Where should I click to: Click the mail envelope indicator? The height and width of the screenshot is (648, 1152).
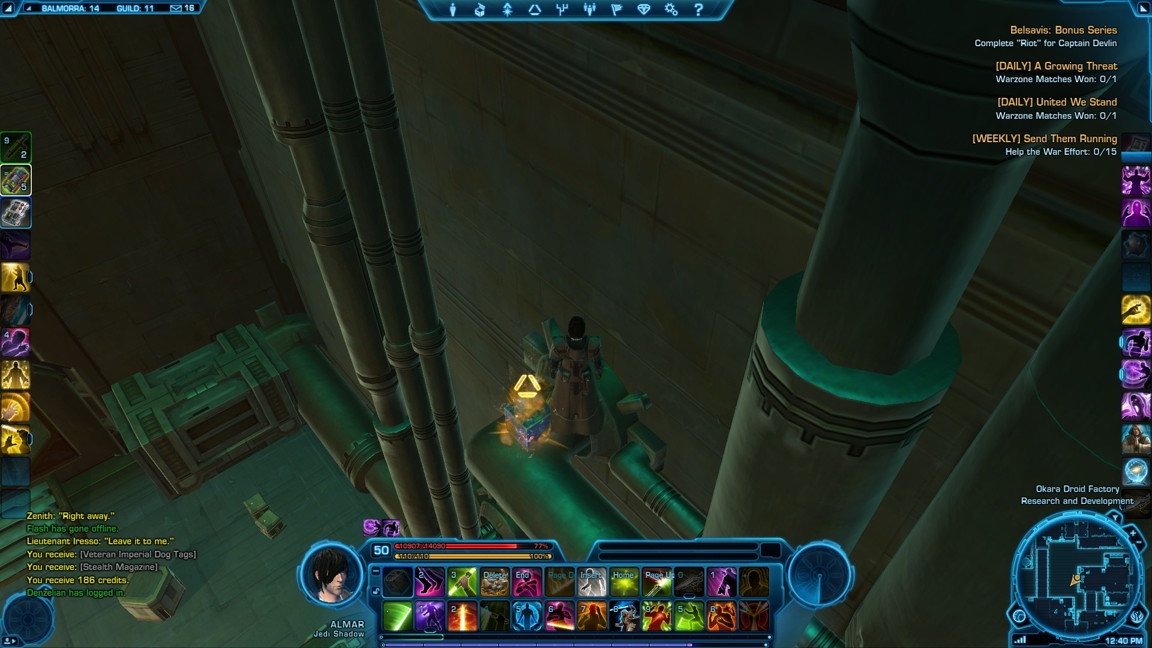point(175,8)
